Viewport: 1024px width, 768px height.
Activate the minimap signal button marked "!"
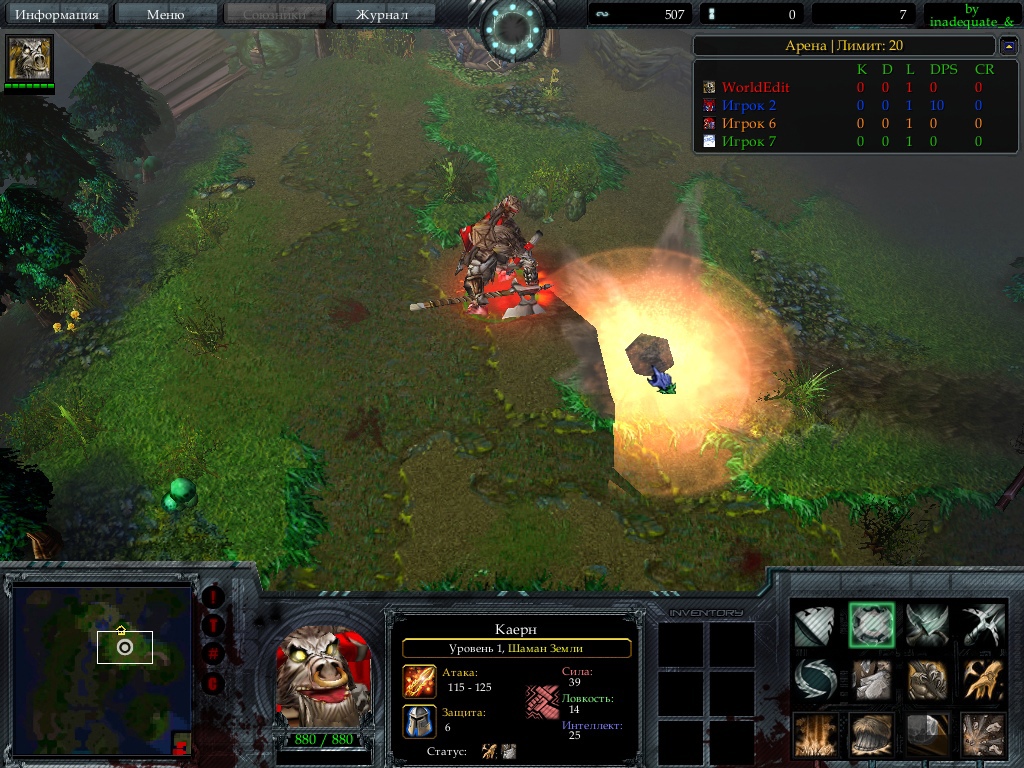(213, 597)
